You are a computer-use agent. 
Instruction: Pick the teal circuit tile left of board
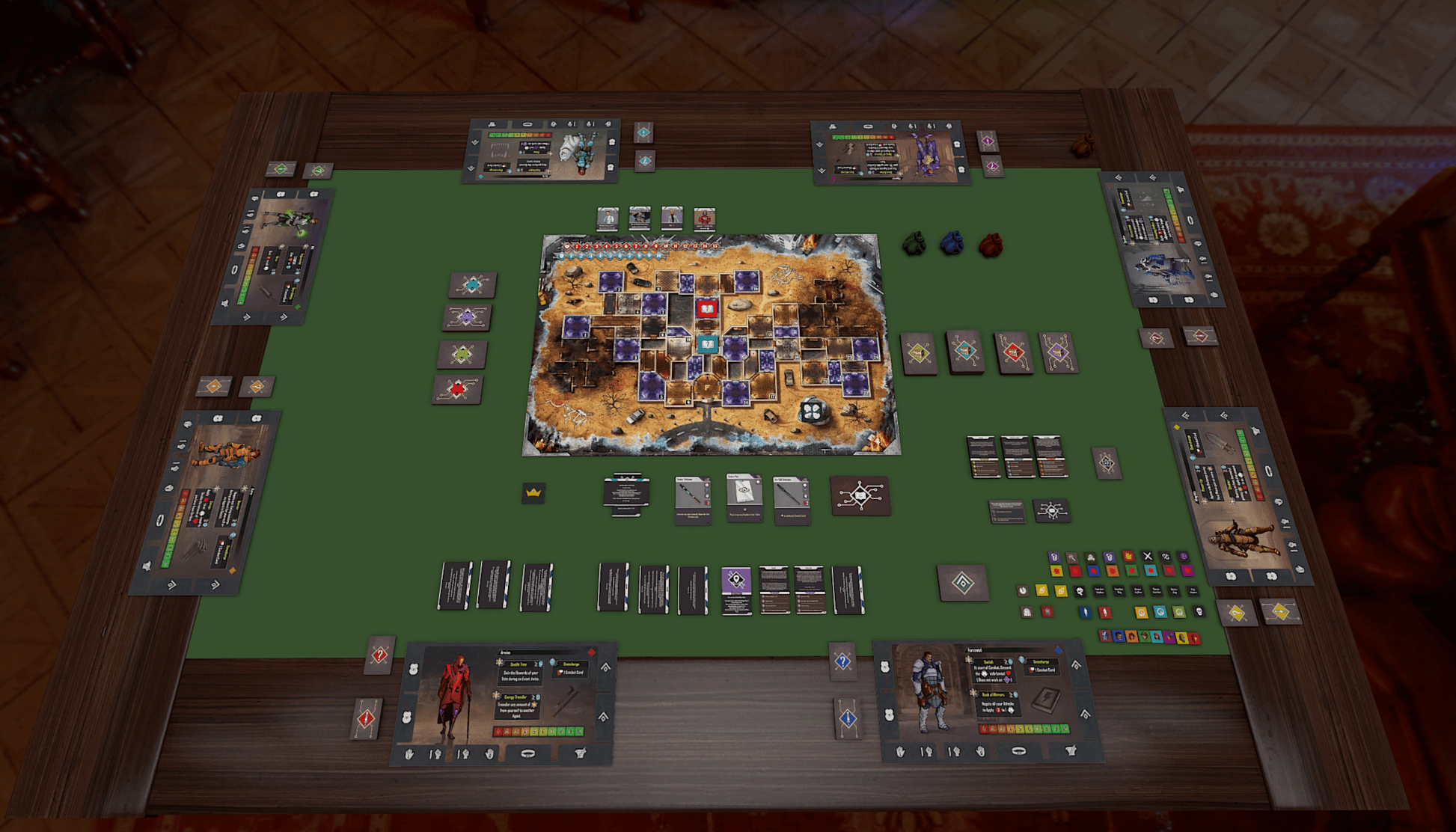[473, 284]
